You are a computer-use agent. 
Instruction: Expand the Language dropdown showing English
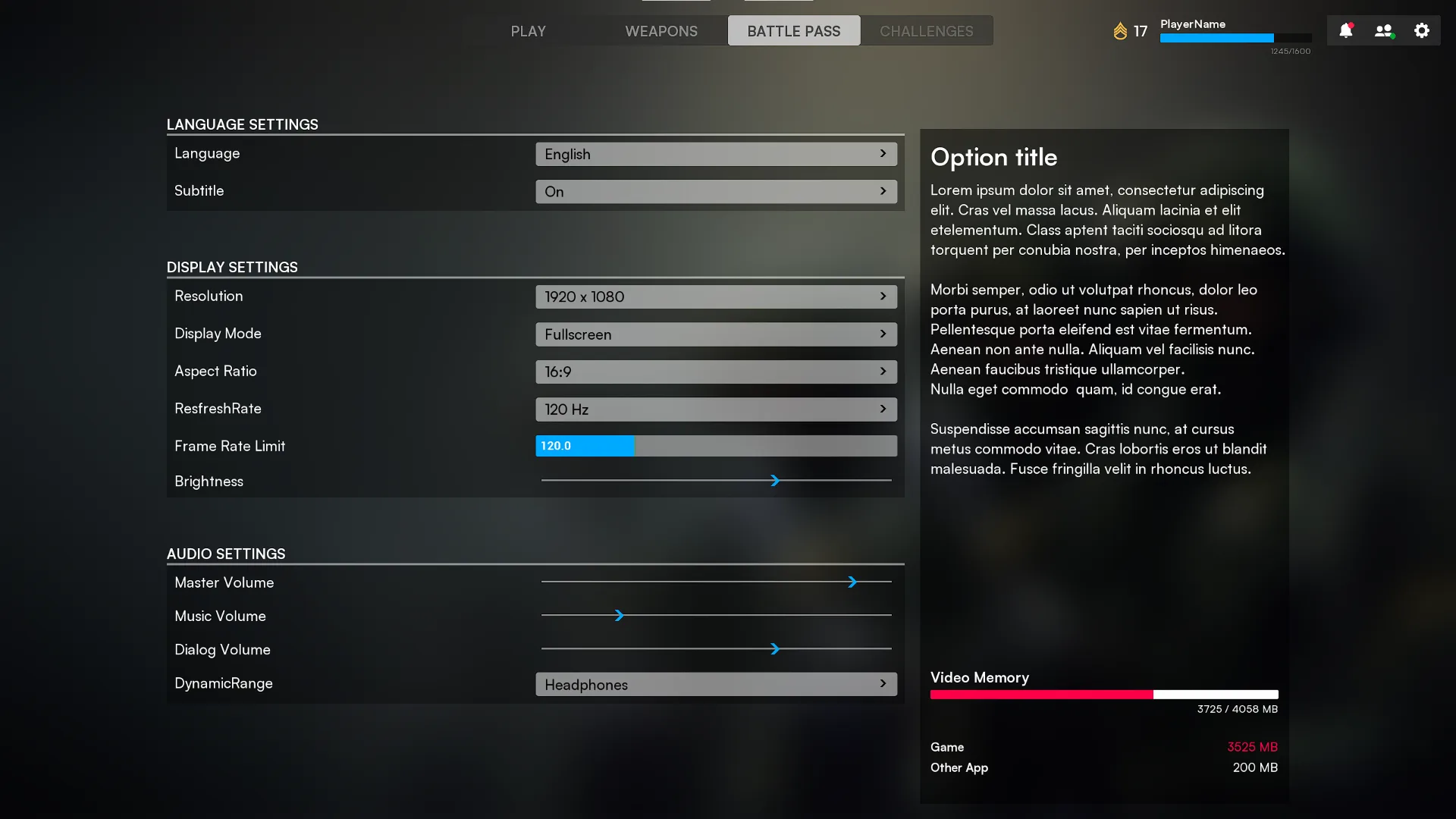coord(715,153)
